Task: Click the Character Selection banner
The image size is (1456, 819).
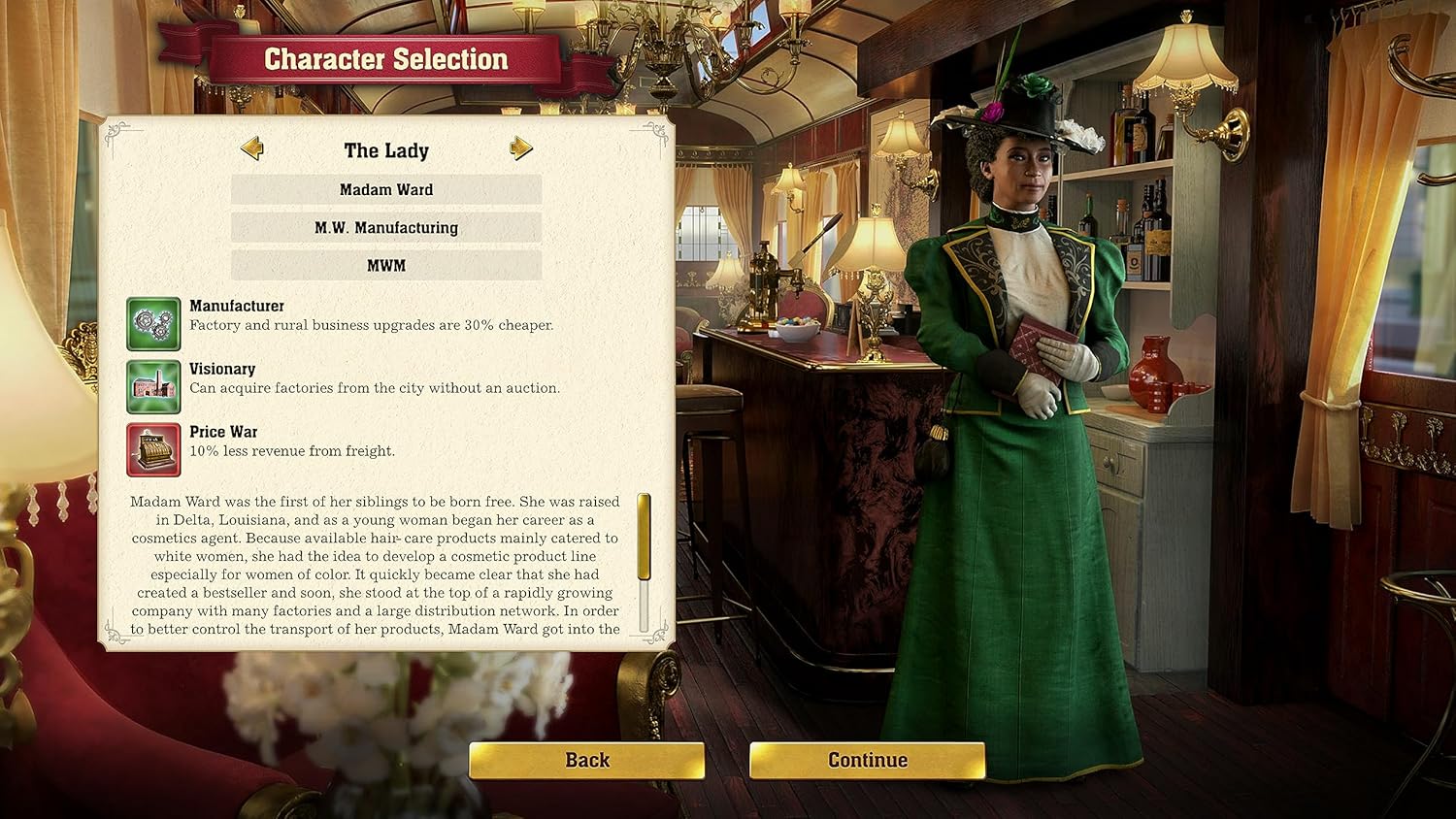Action: click(x=386, y=58)
